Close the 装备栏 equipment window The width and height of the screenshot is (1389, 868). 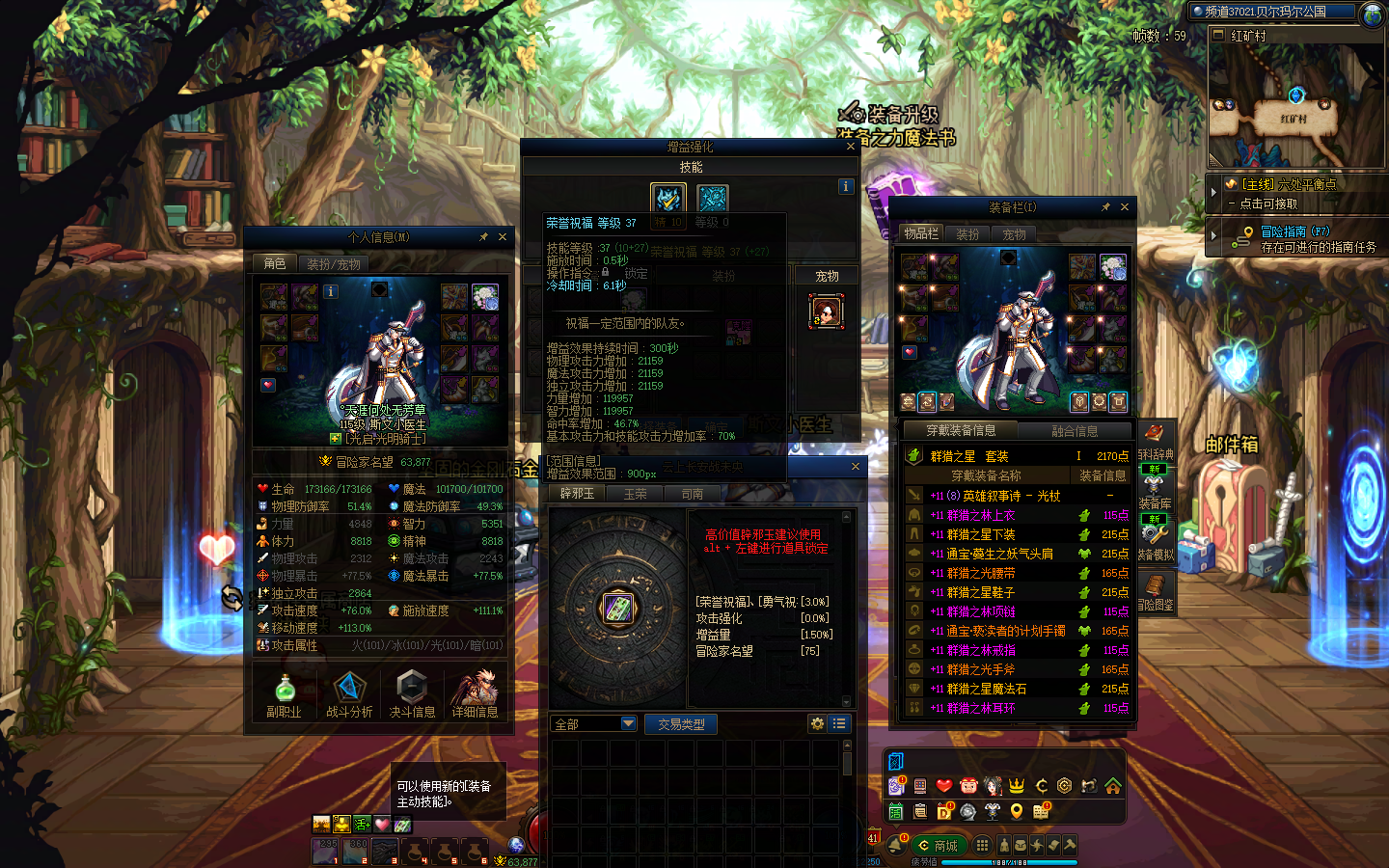(1125, 207)
